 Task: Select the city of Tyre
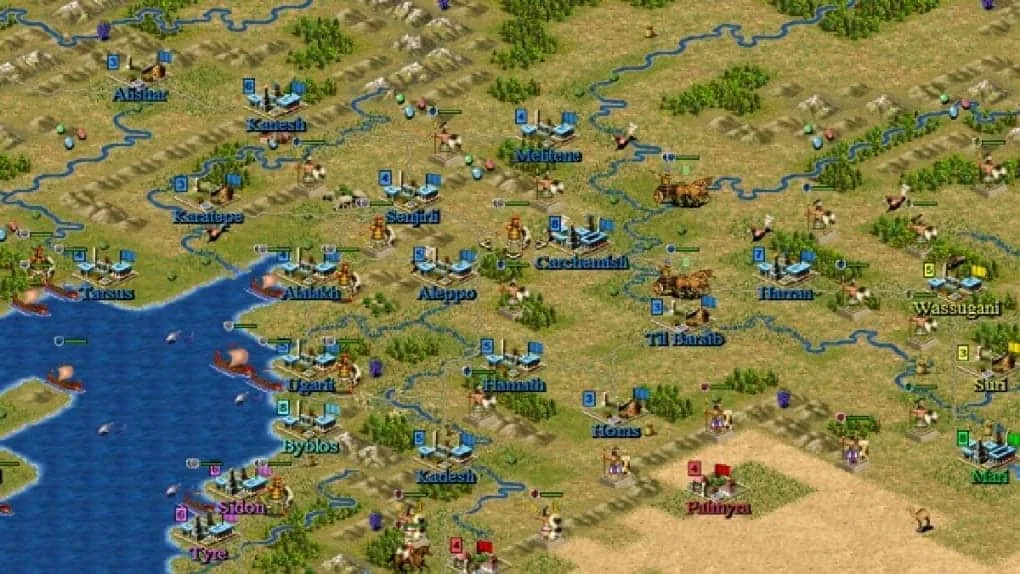206,528
